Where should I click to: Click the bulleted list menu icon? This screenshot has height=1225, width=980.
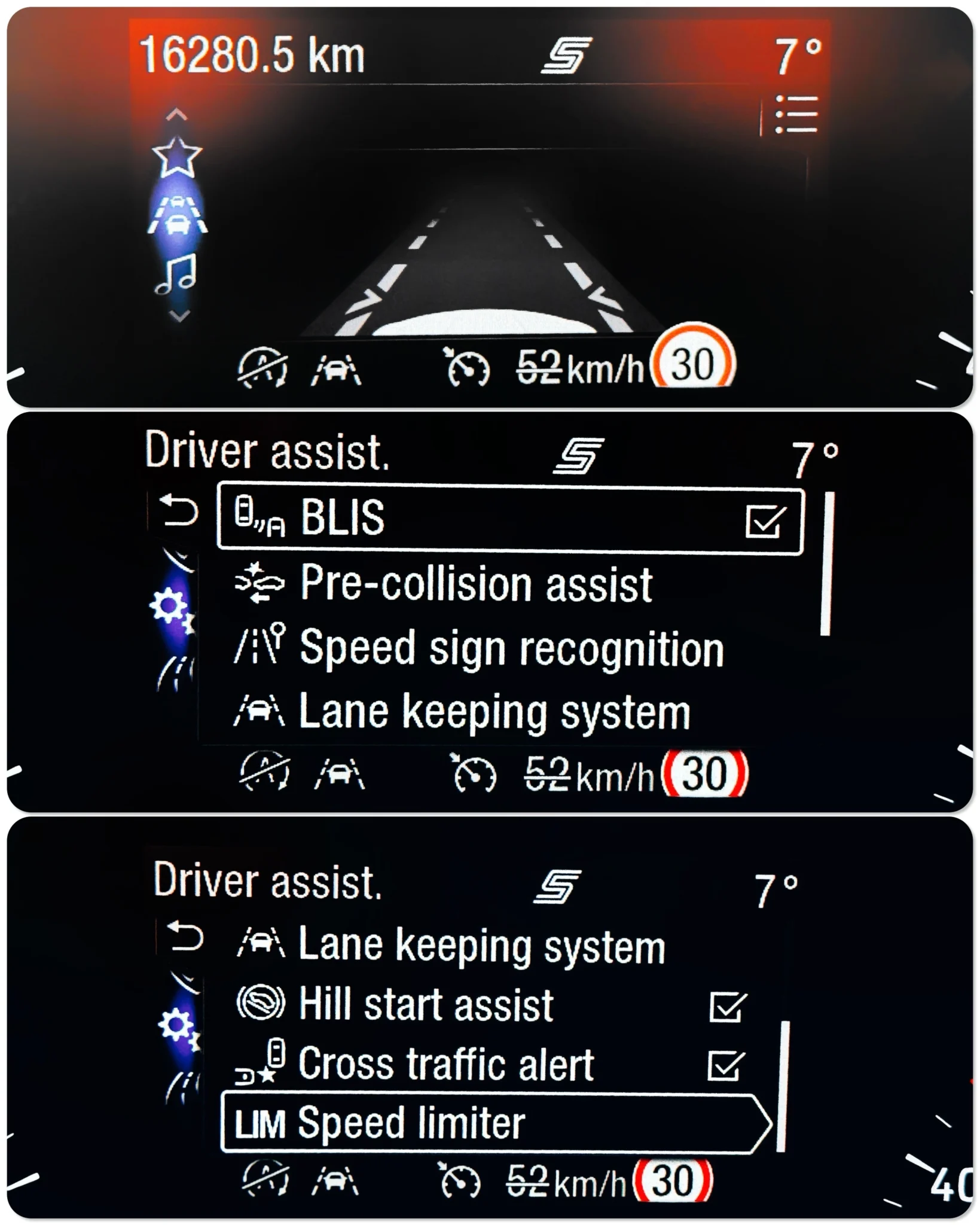point(796,114)
